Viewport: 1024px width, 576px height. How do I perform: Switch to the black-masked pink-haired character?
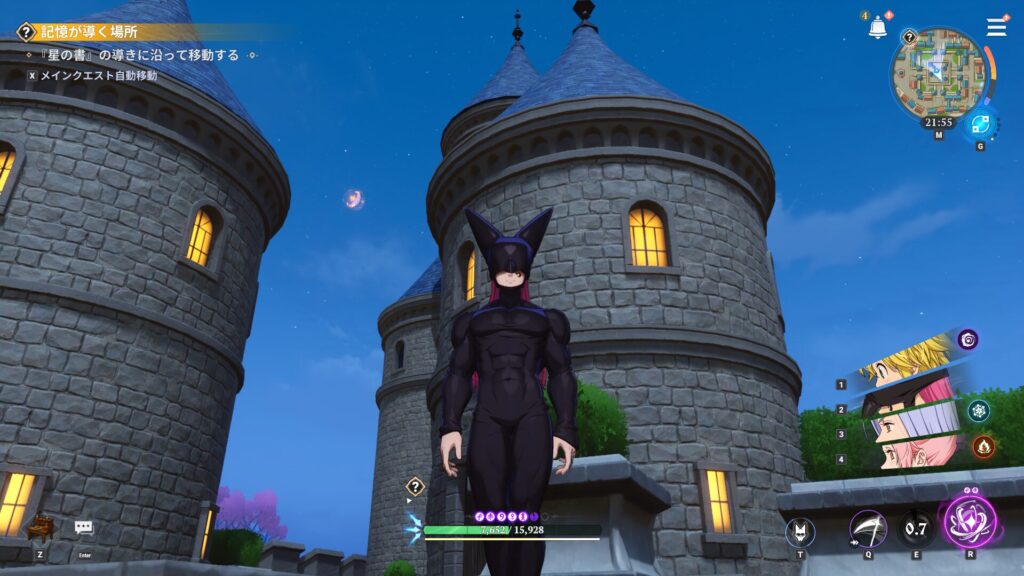coord(906,395)
